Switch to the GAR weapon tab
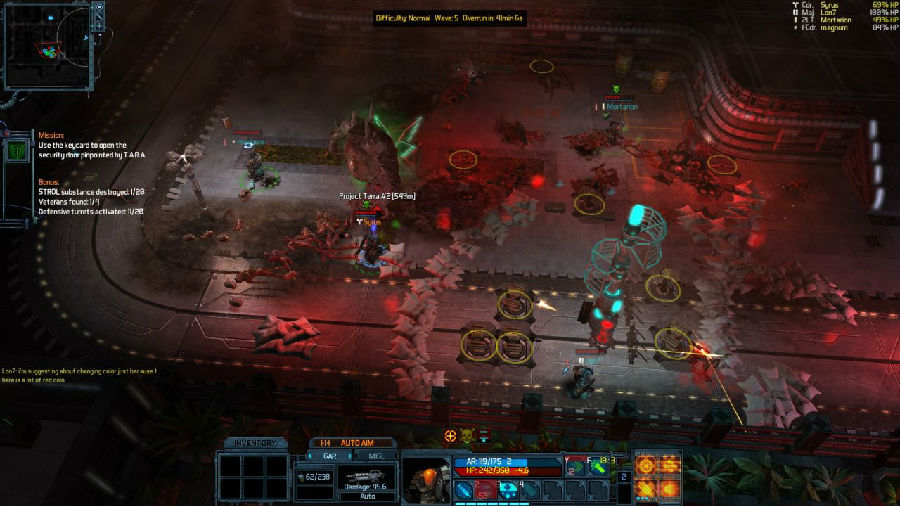900x506 pixels. point(329,455)
